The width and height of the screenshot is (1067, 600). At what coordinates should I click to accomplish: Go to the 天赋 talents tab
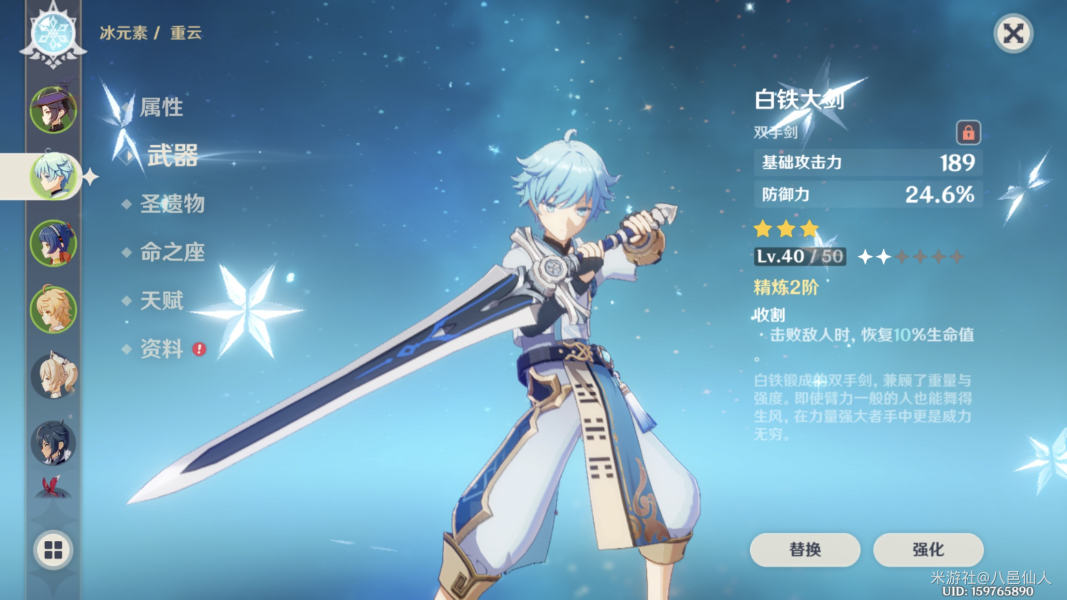160,300
